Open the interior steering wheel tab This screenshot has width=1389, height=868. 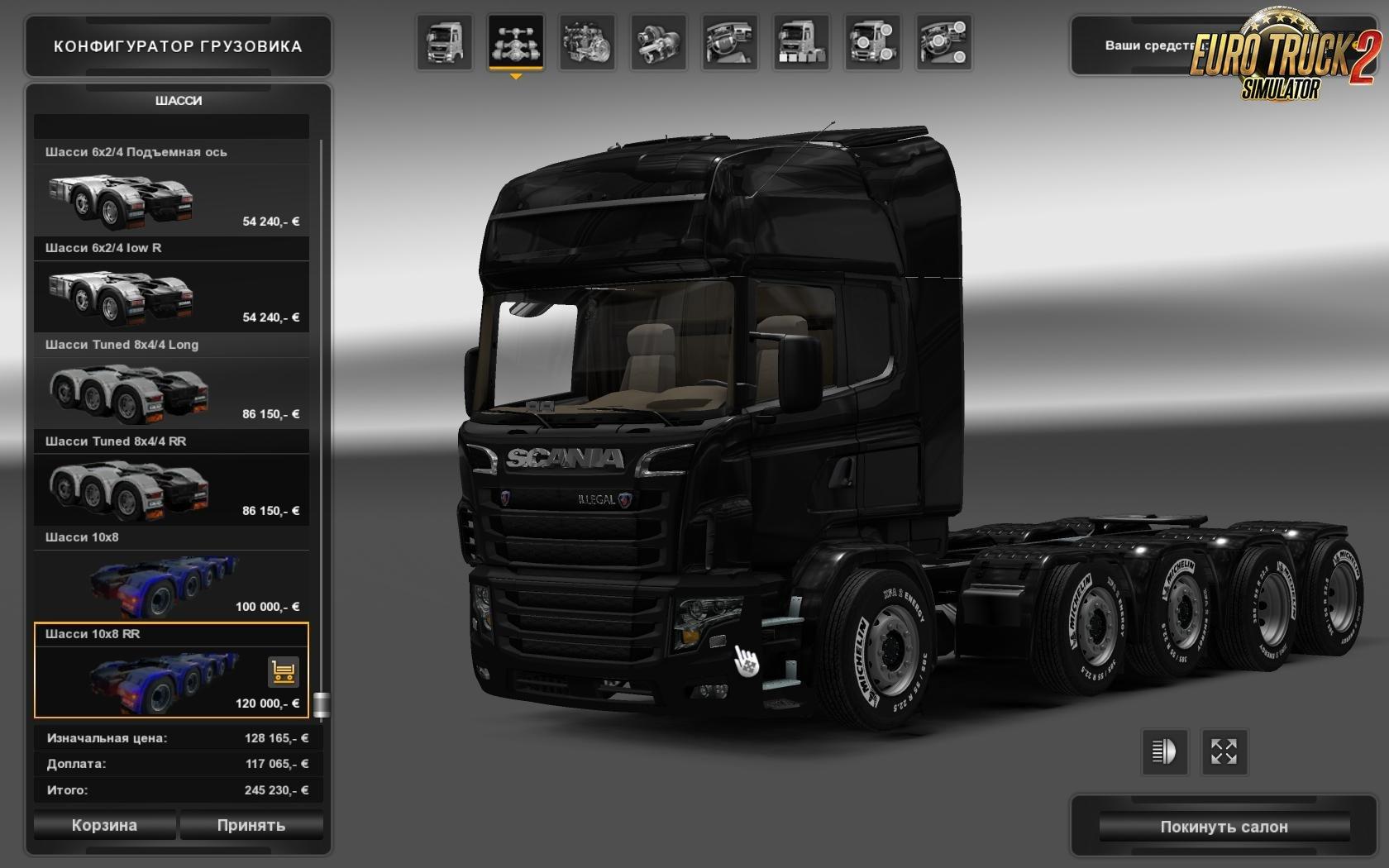(730, 42)
